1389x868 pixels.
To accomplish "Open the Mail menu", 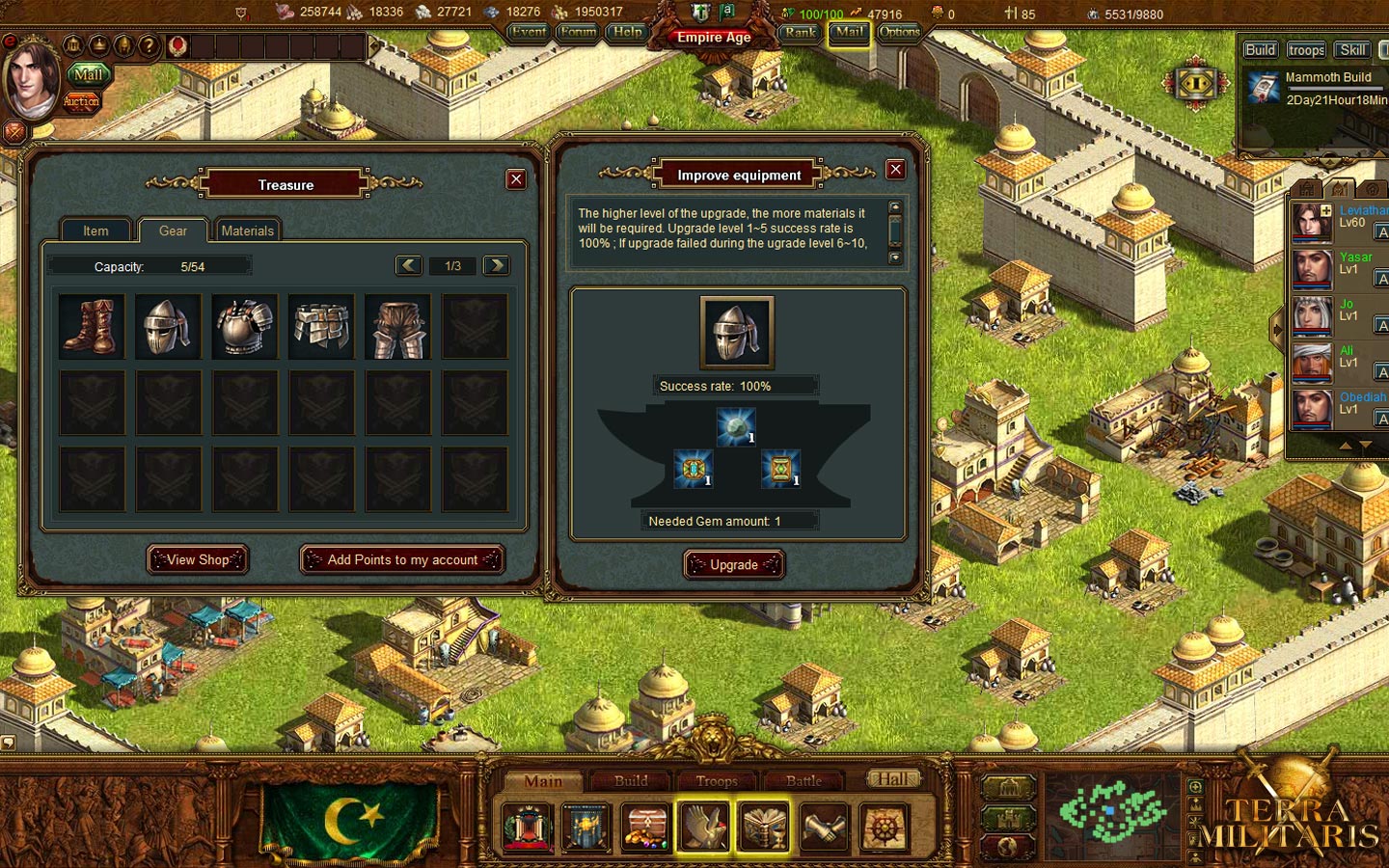I will 849,32.
